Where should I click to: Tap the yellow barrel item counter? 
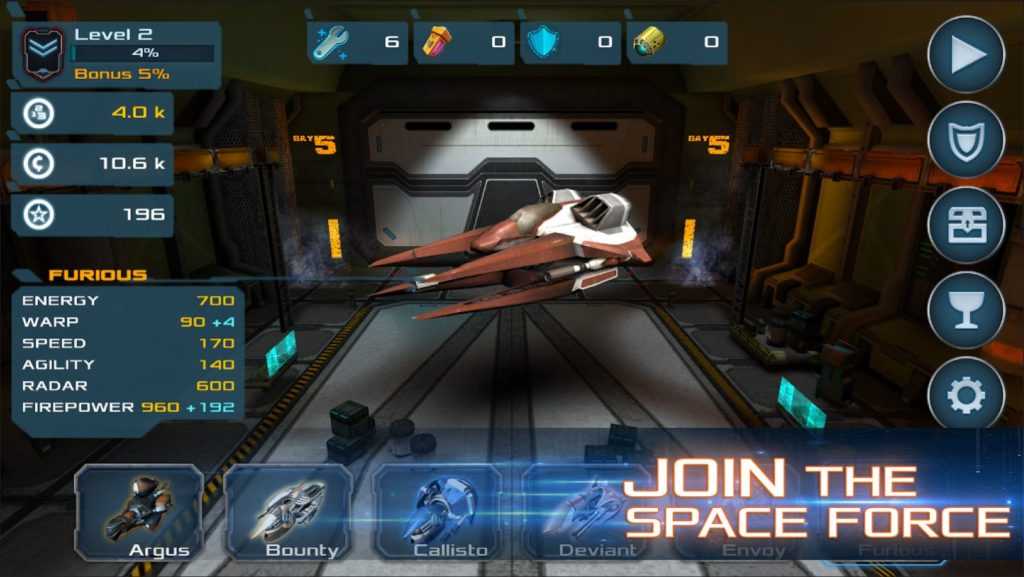click(x=676, y=43)
